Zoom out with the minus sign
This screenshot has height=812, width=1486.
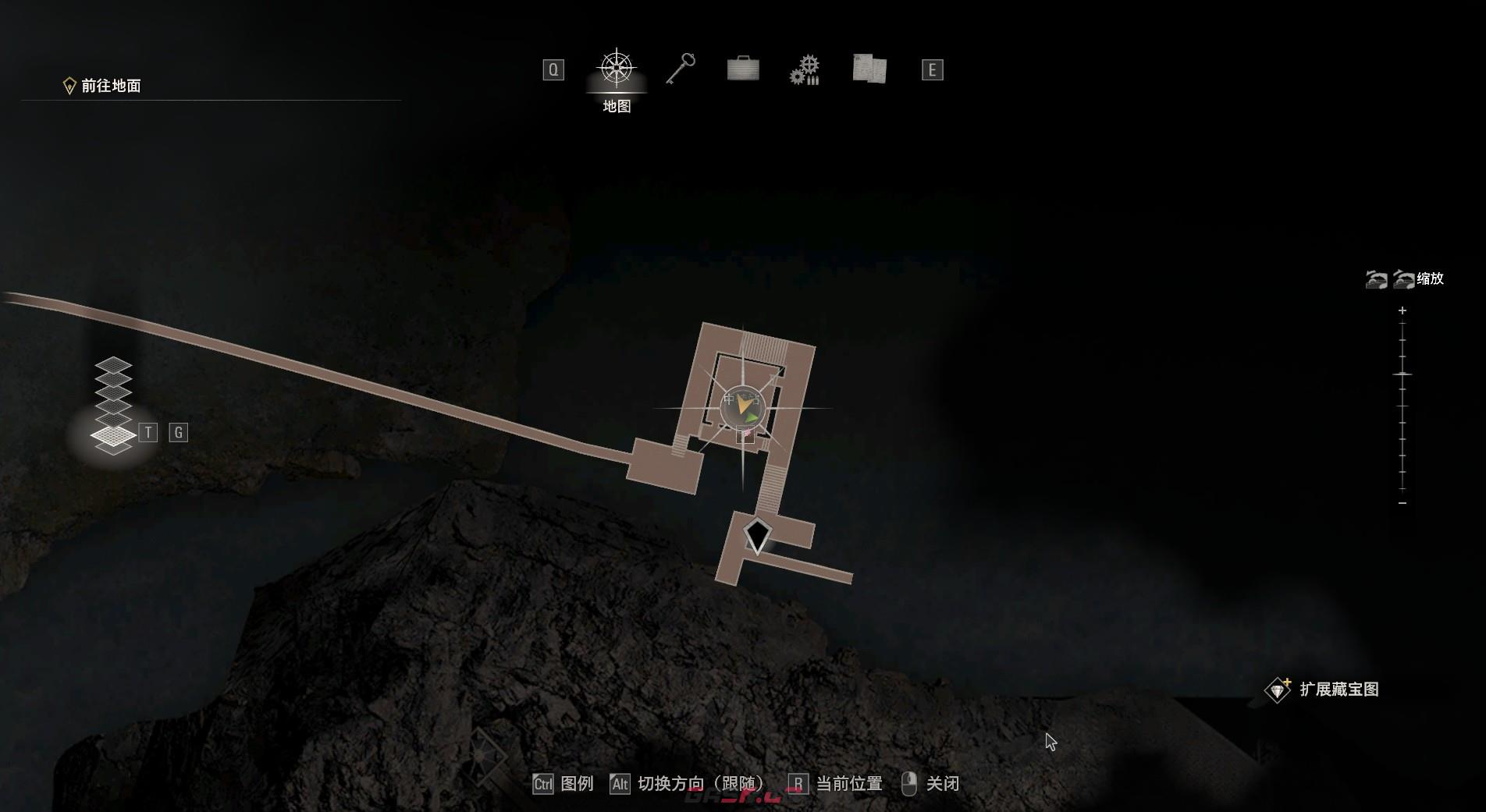(x=1402, y=503)
